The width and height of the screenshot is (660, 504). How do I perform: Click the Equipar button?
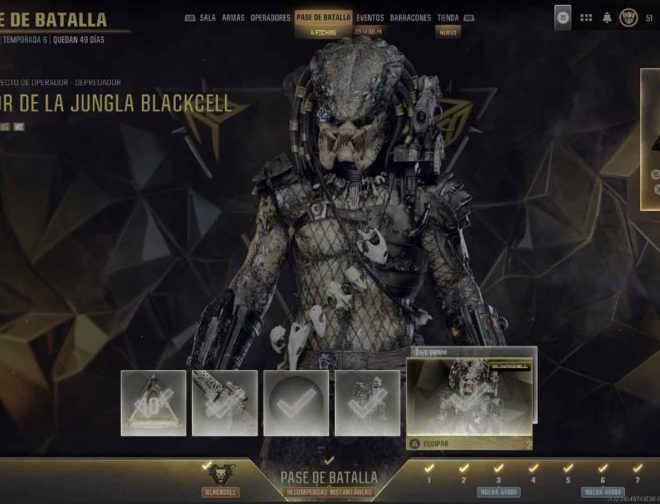[x=435, y=443]
